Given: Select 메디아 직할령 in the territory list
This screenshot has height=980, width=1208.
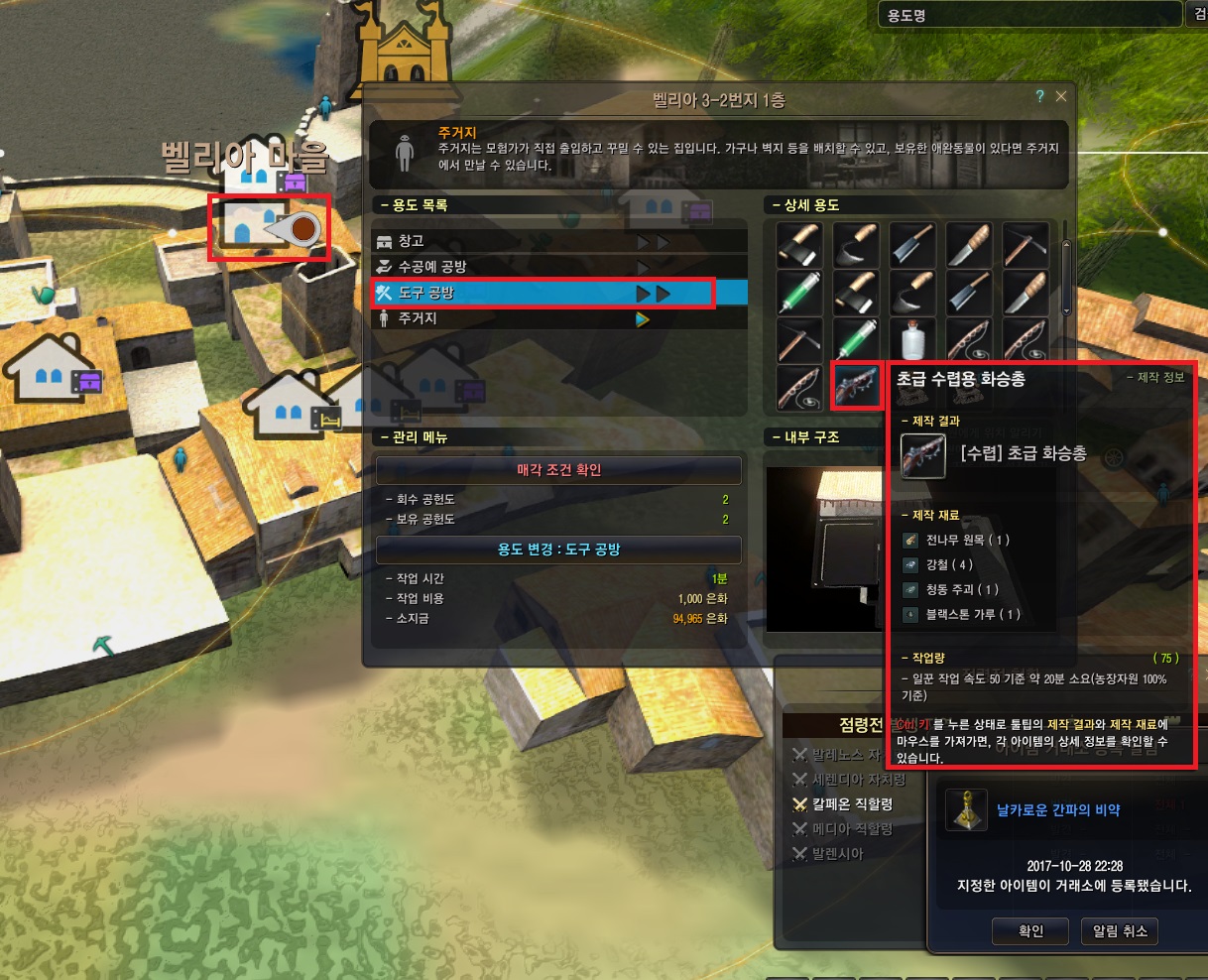Looking at the screenshot, I should pos(852,829).
